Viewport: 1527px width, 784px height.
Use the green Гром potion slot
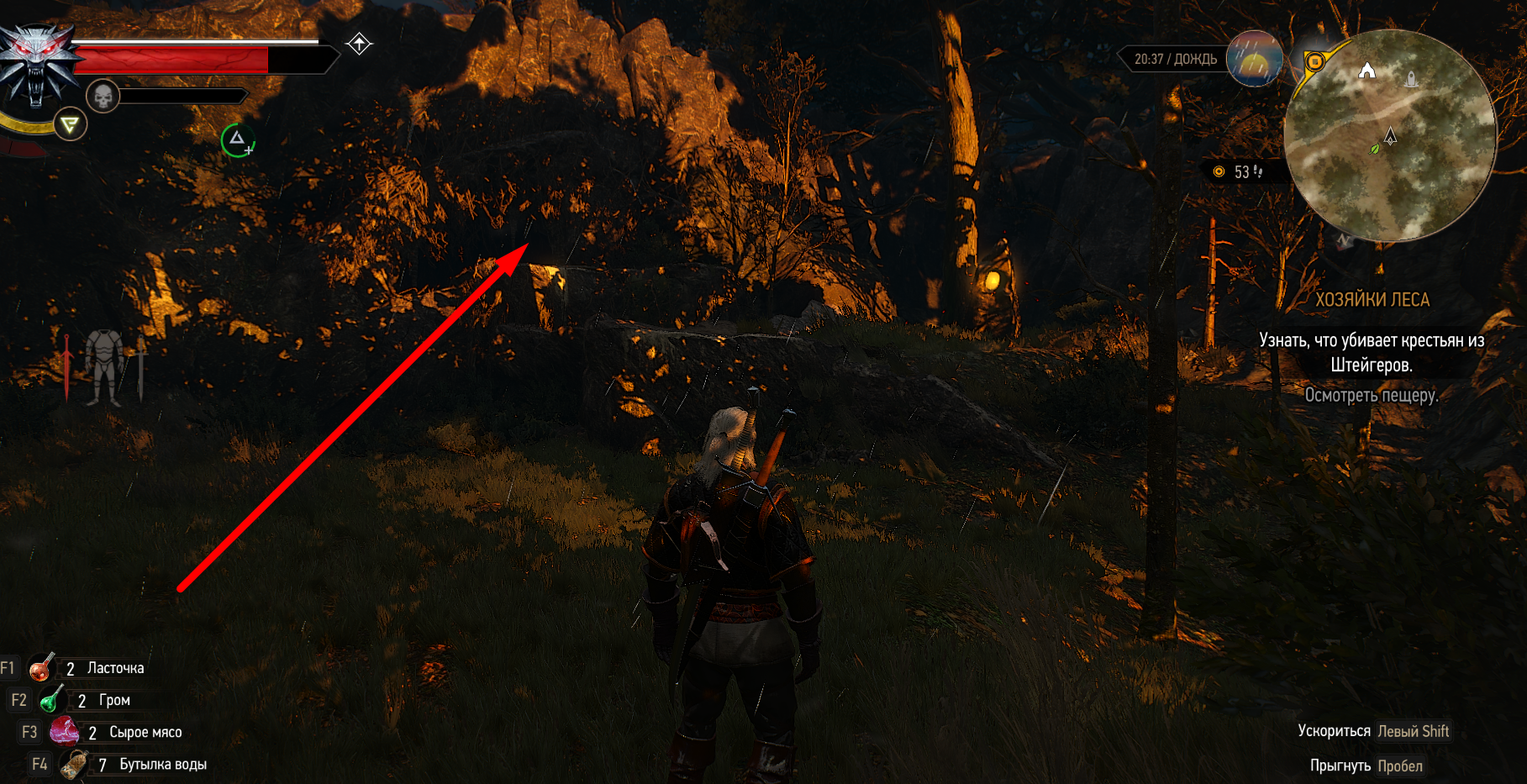coord(52,699)
